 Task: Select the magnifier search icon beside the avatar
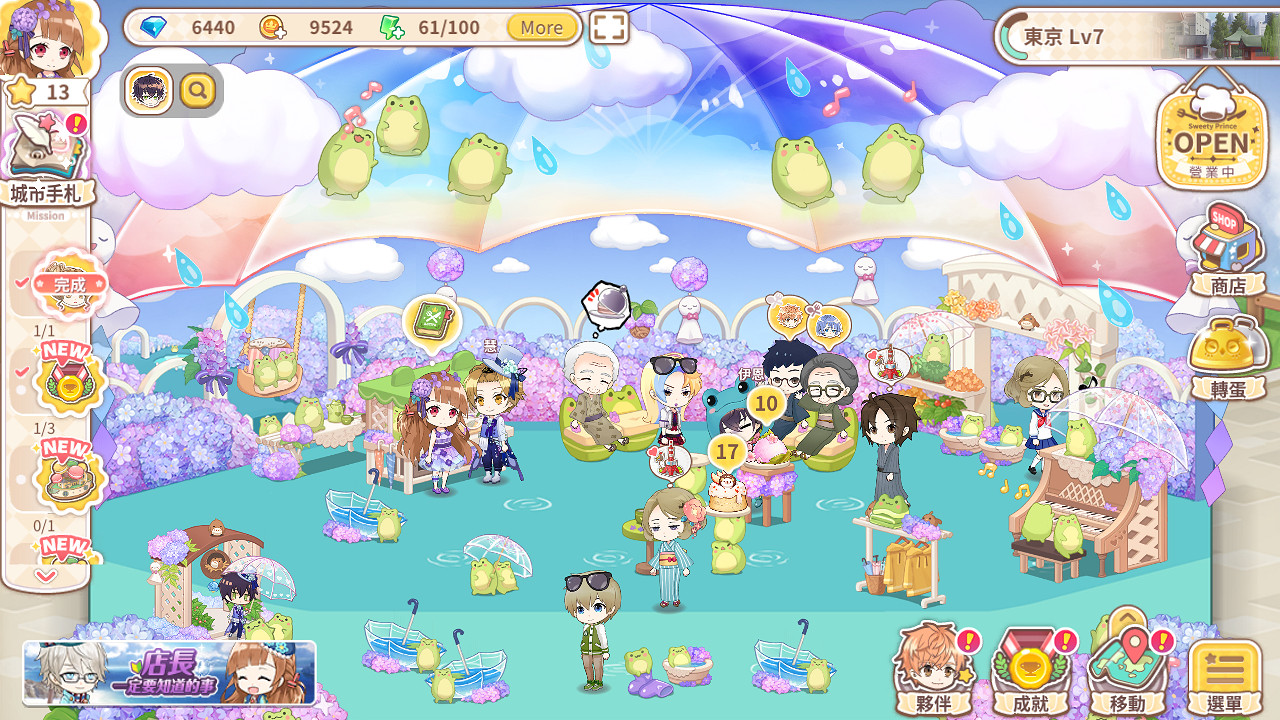point(196,90)
